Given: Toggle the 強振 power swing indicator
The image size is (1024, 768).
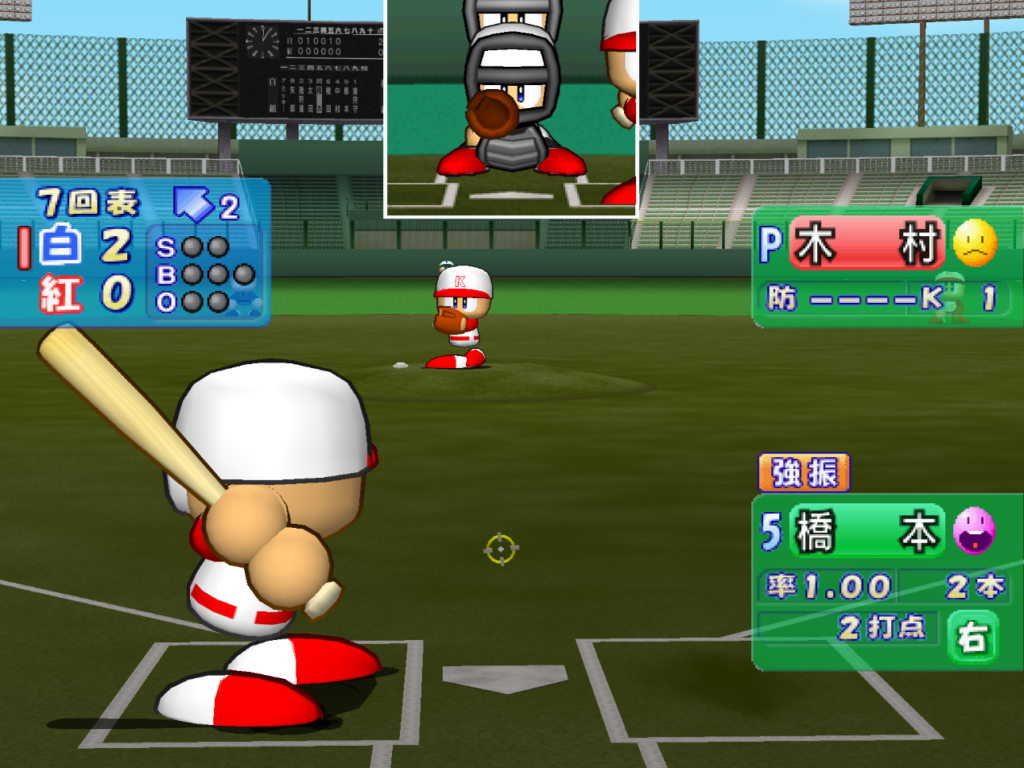Looking at the screenshot, I should pos(804,473).
